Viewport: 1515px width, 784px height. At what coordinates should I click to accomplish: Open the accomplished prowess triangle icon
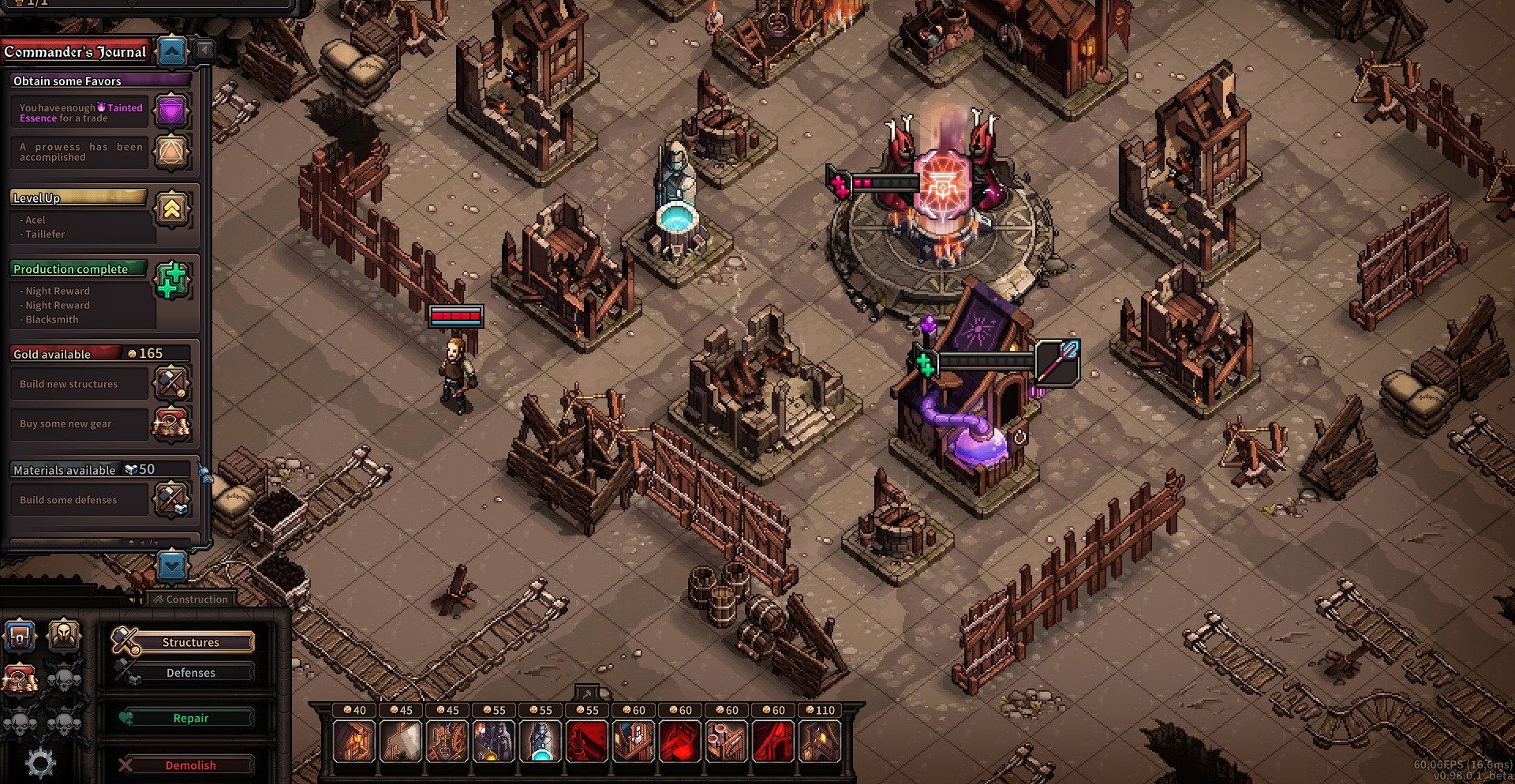click(171, 151)
